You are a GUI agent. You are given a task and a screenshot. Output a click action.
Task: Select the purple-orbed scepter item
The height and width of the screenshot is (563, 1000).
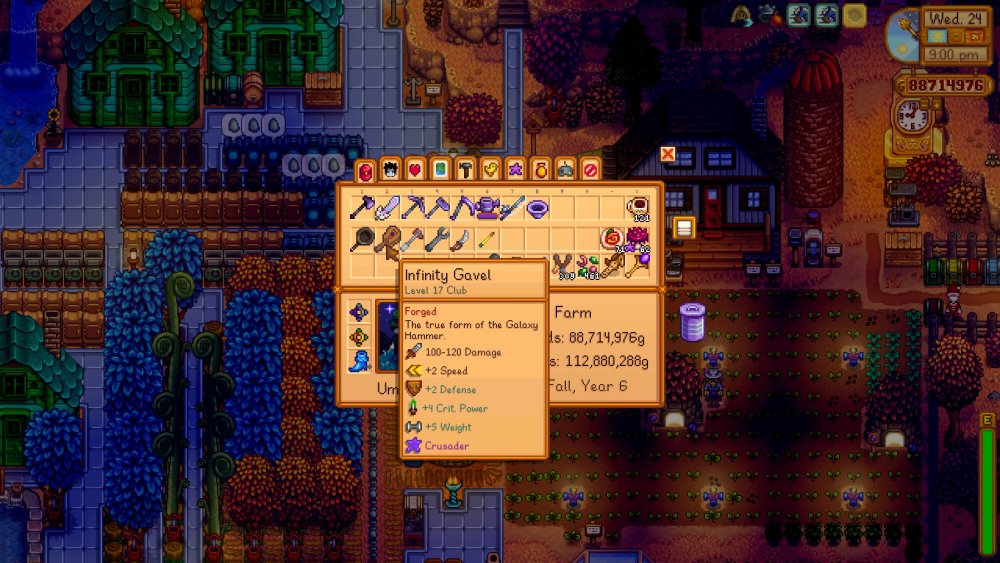(638, 266)
